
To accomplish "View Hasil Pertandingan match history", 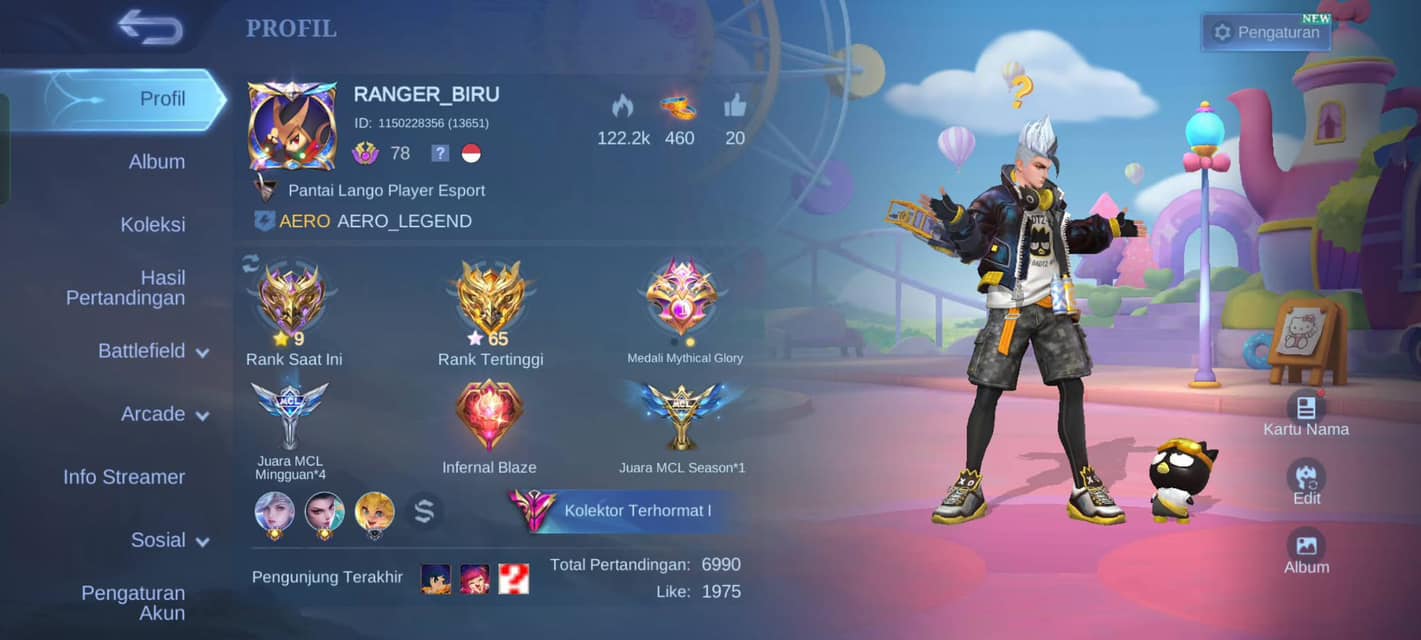I will pyautogui.click(x=125, y=288).
